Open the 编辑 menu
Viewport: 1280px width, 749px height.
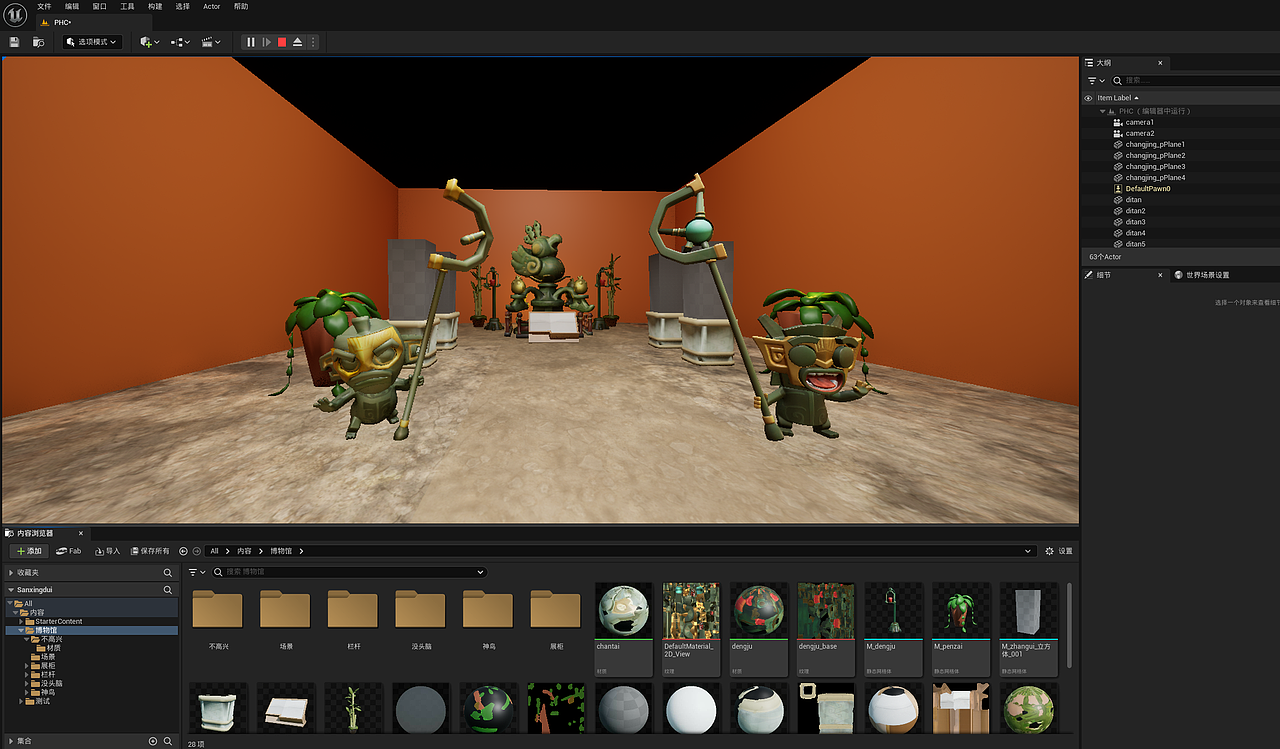pyautogui.click(x=70, y=6)
